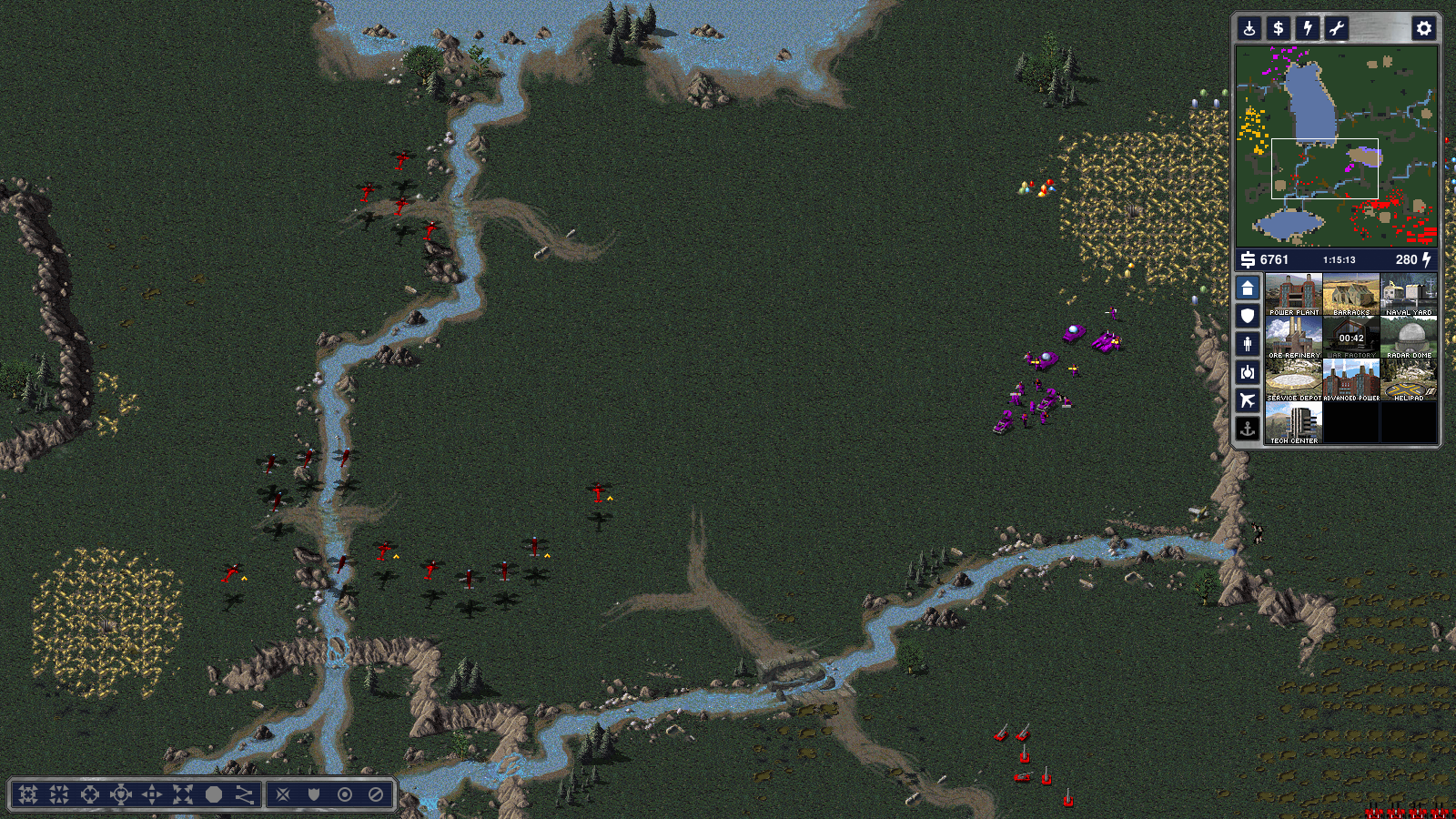This screenshot has height=819, width=1456.
Task: Toggle sell mode with the dollar button
Action: pos(1279,28)
